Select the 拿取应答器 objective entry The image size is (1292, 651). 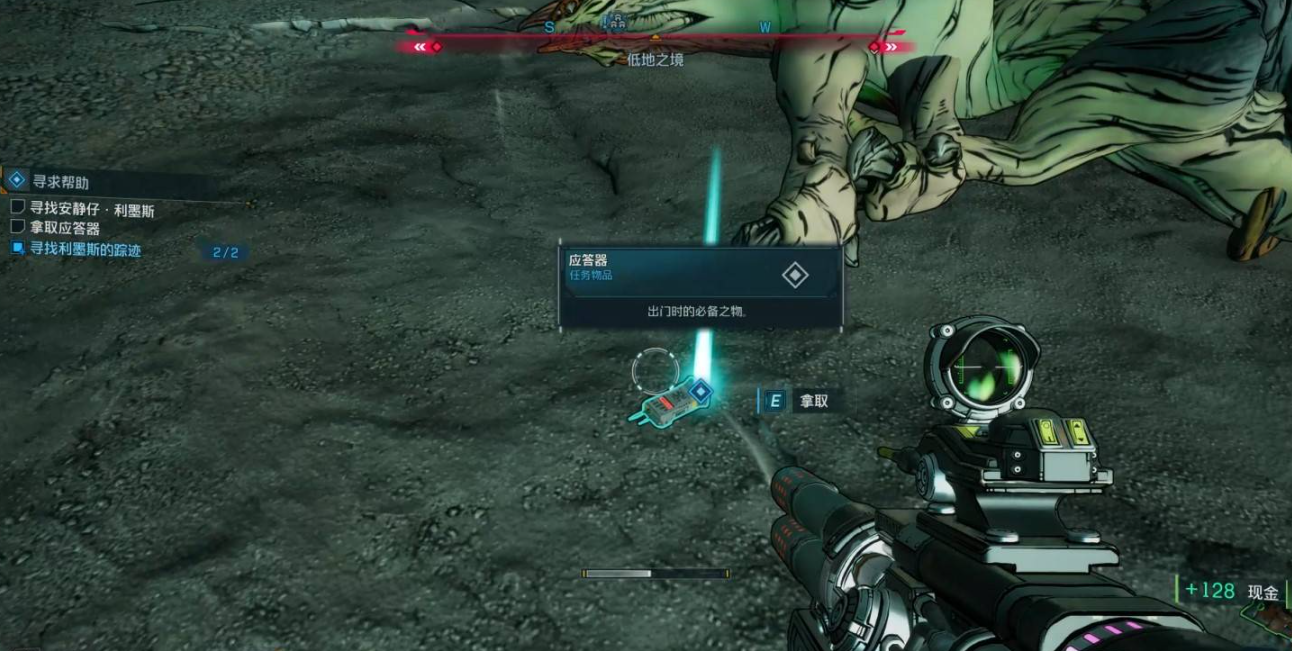point(64,229)
